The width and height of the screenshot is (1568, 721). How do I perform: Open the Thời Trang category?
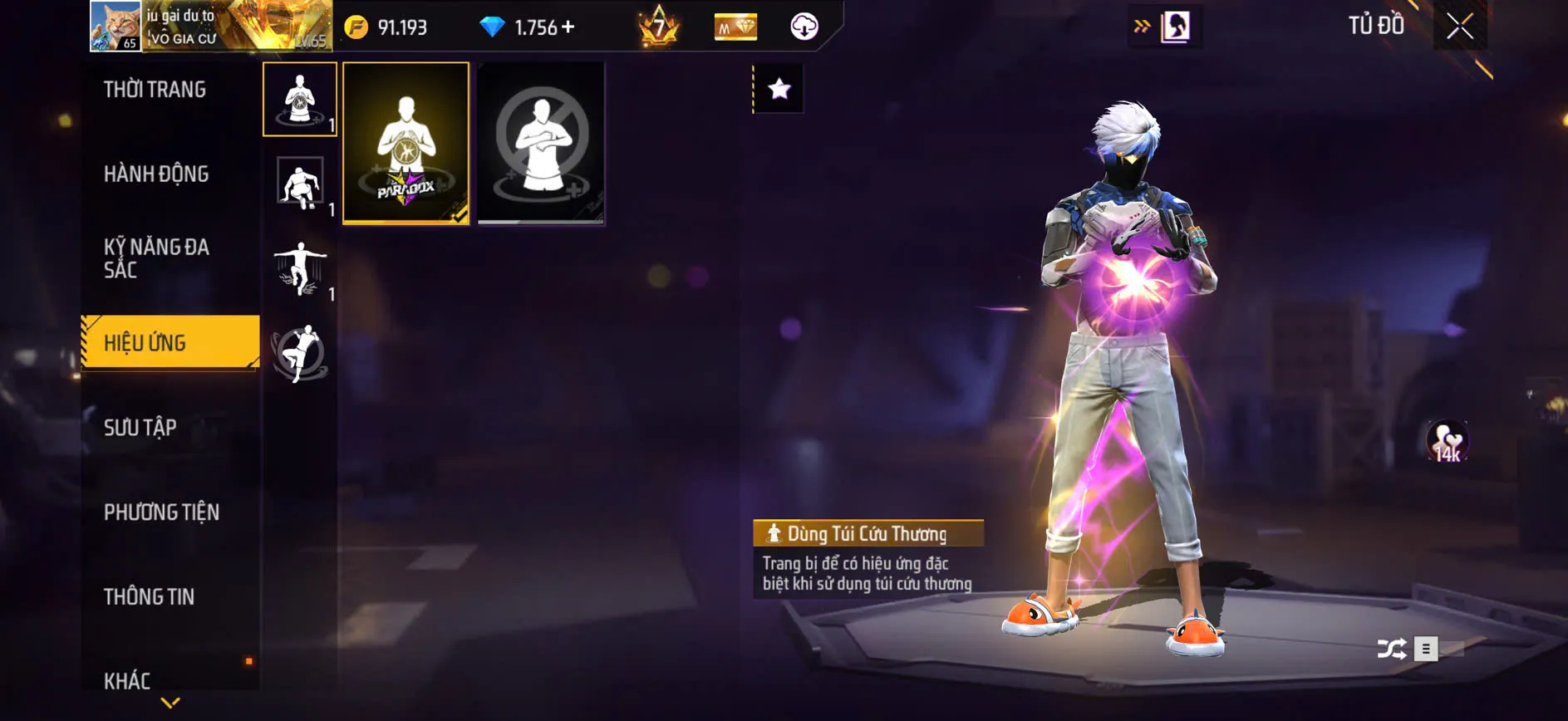[155, 90]
